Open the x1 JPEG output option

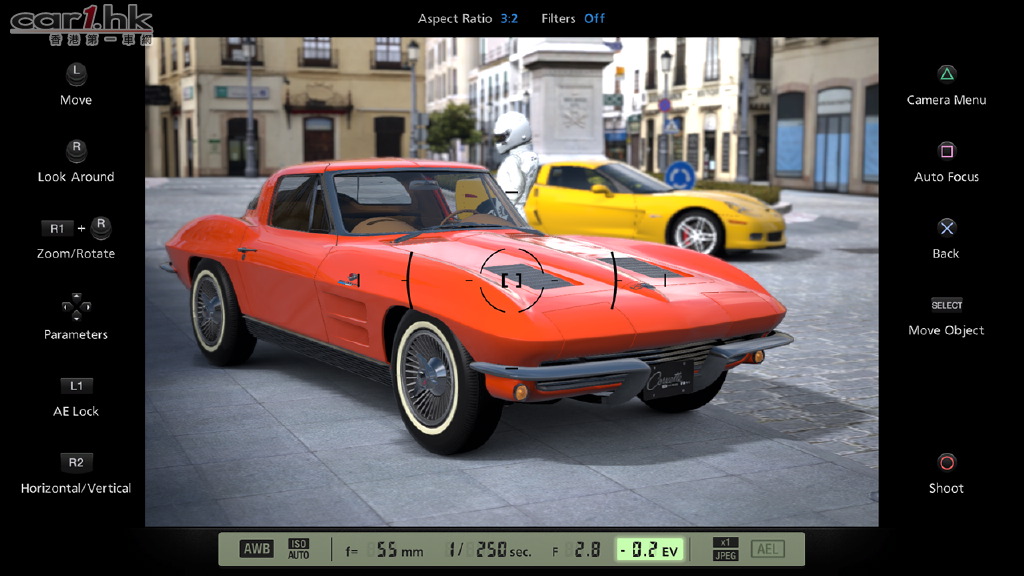click(x=725, y=549)
